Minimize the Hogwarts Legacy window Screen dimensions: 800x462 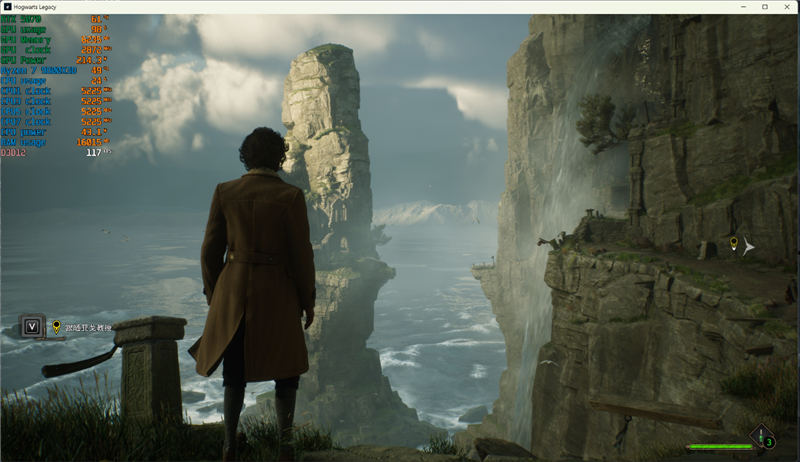(743, 7)
